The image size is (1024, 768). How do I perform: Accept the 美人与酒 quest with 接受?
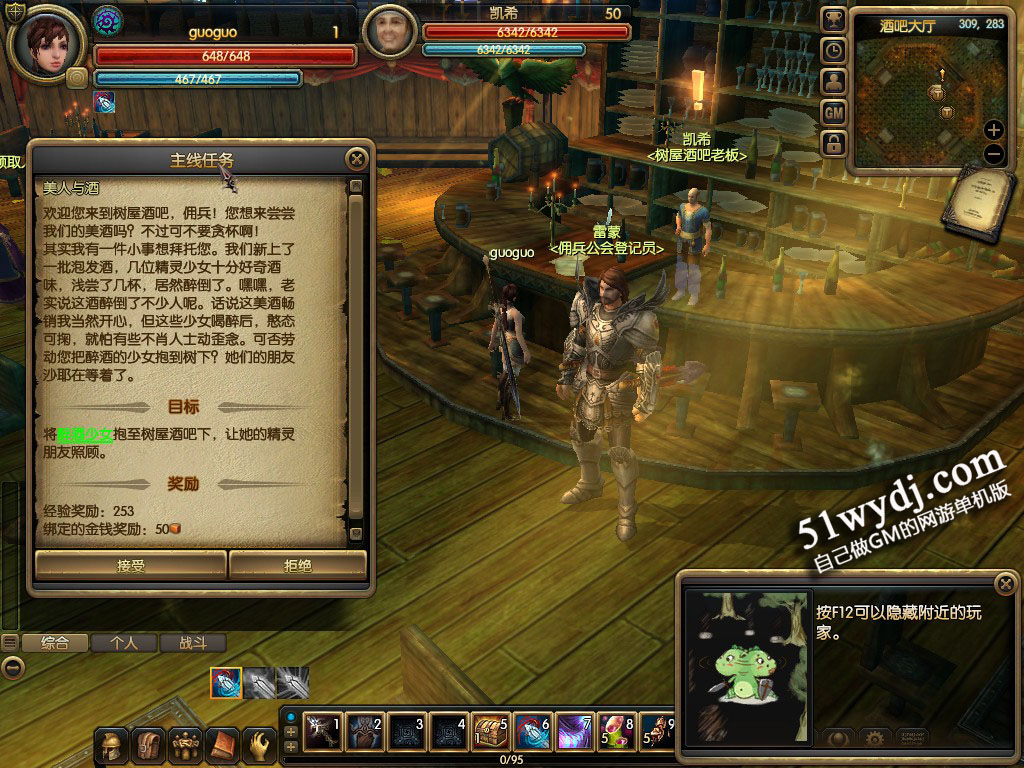coord(131,565)
